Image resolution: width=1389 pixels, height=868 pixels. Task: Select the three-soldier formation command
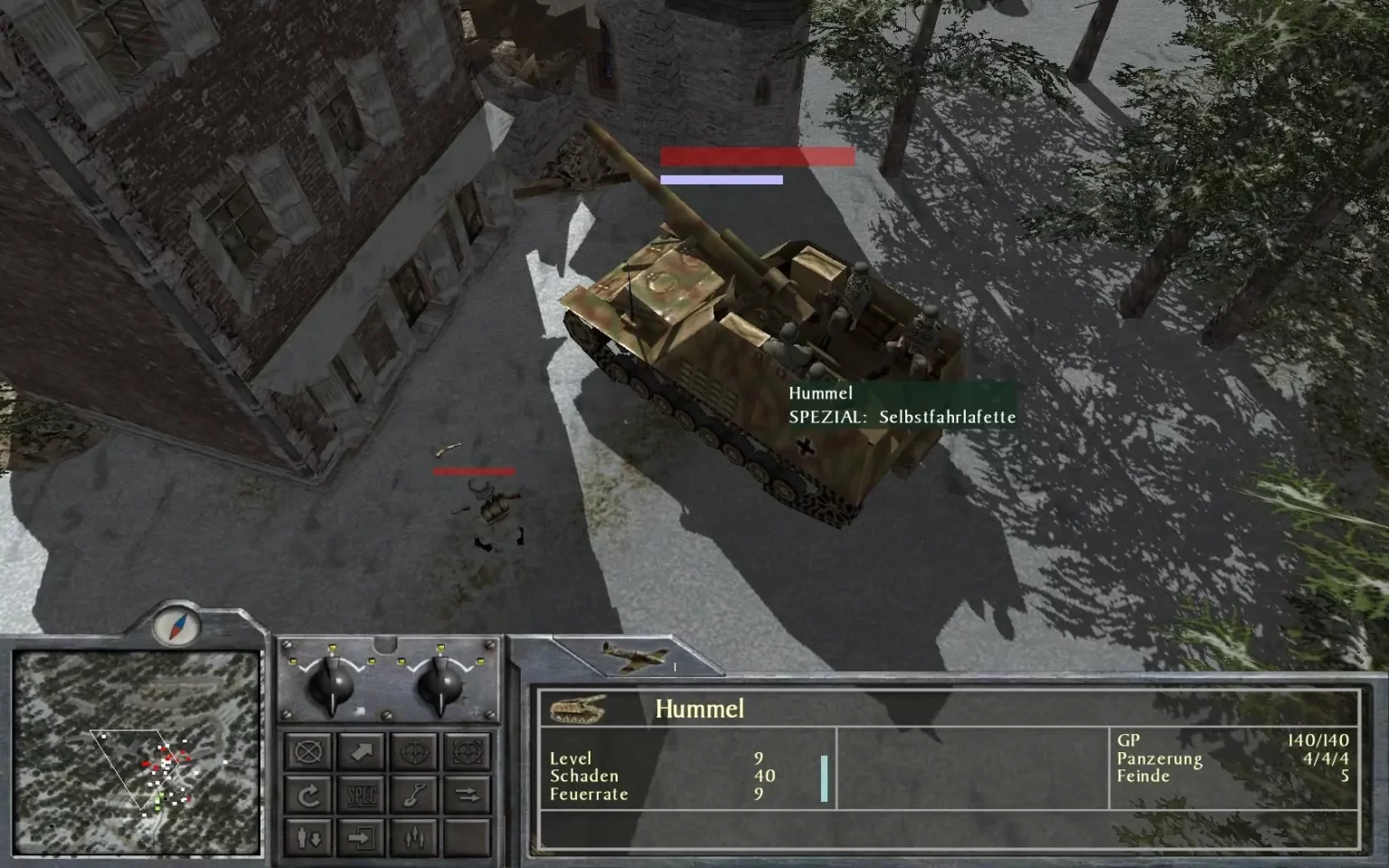pos(415,838)
